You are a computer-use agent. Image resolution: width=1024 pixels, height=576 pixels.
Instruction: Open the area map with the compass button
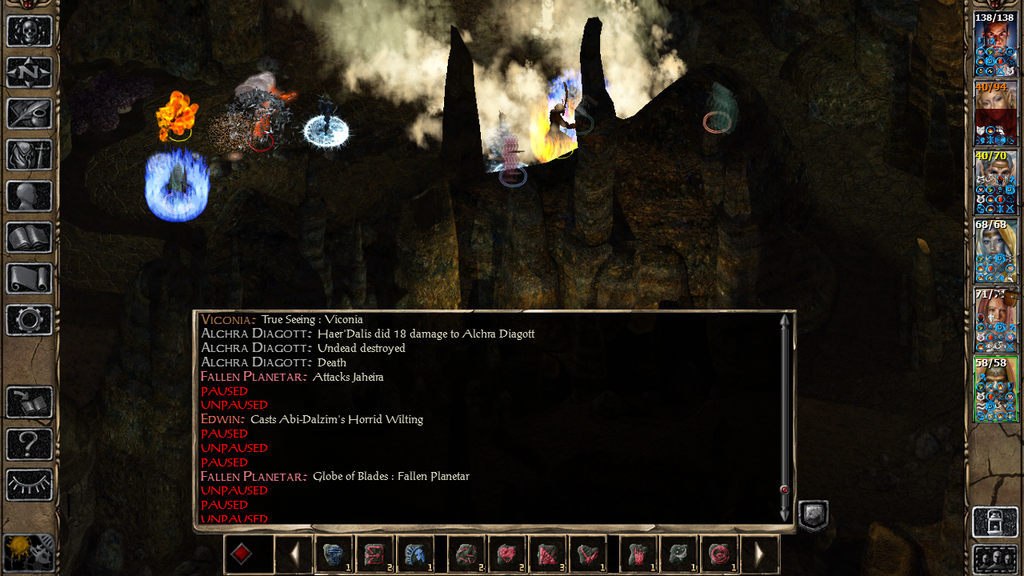(29, 72)
